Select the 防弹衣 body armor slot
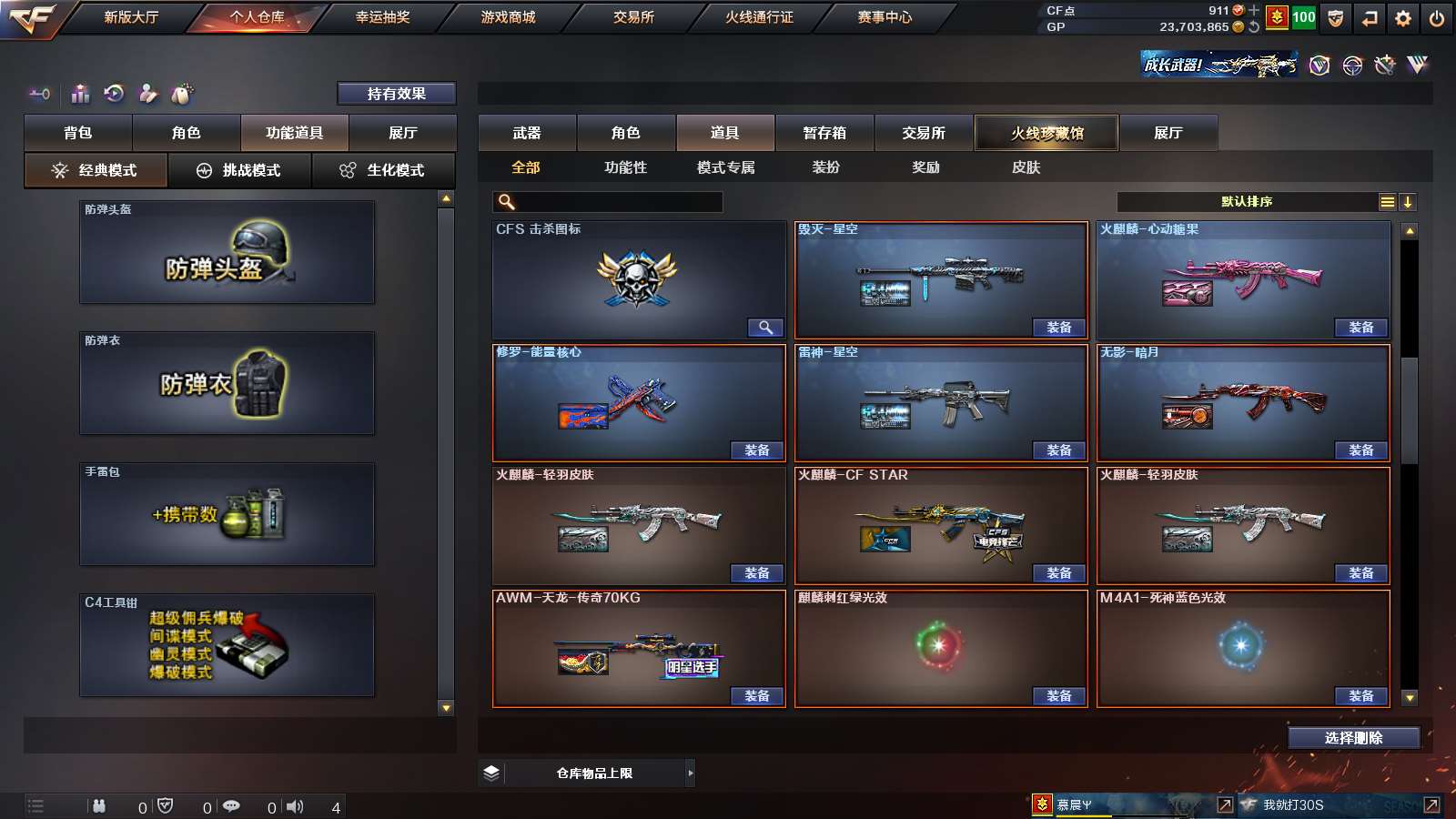Image resolution: width=1456 pixels, height=819 pixels. [x=227, y=383]
